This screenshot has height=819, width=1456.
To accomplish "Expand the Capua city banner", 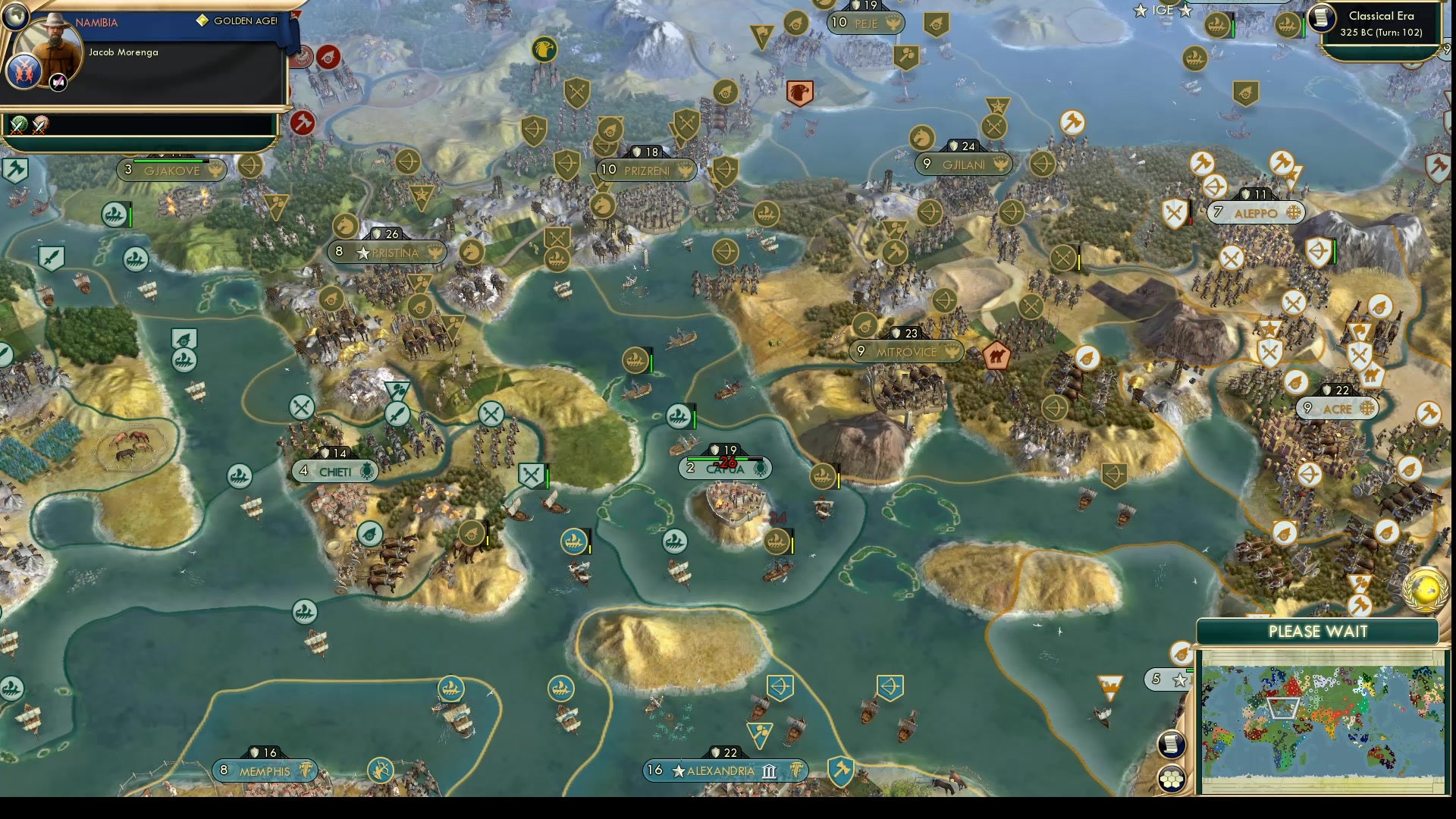I will 724,468.
